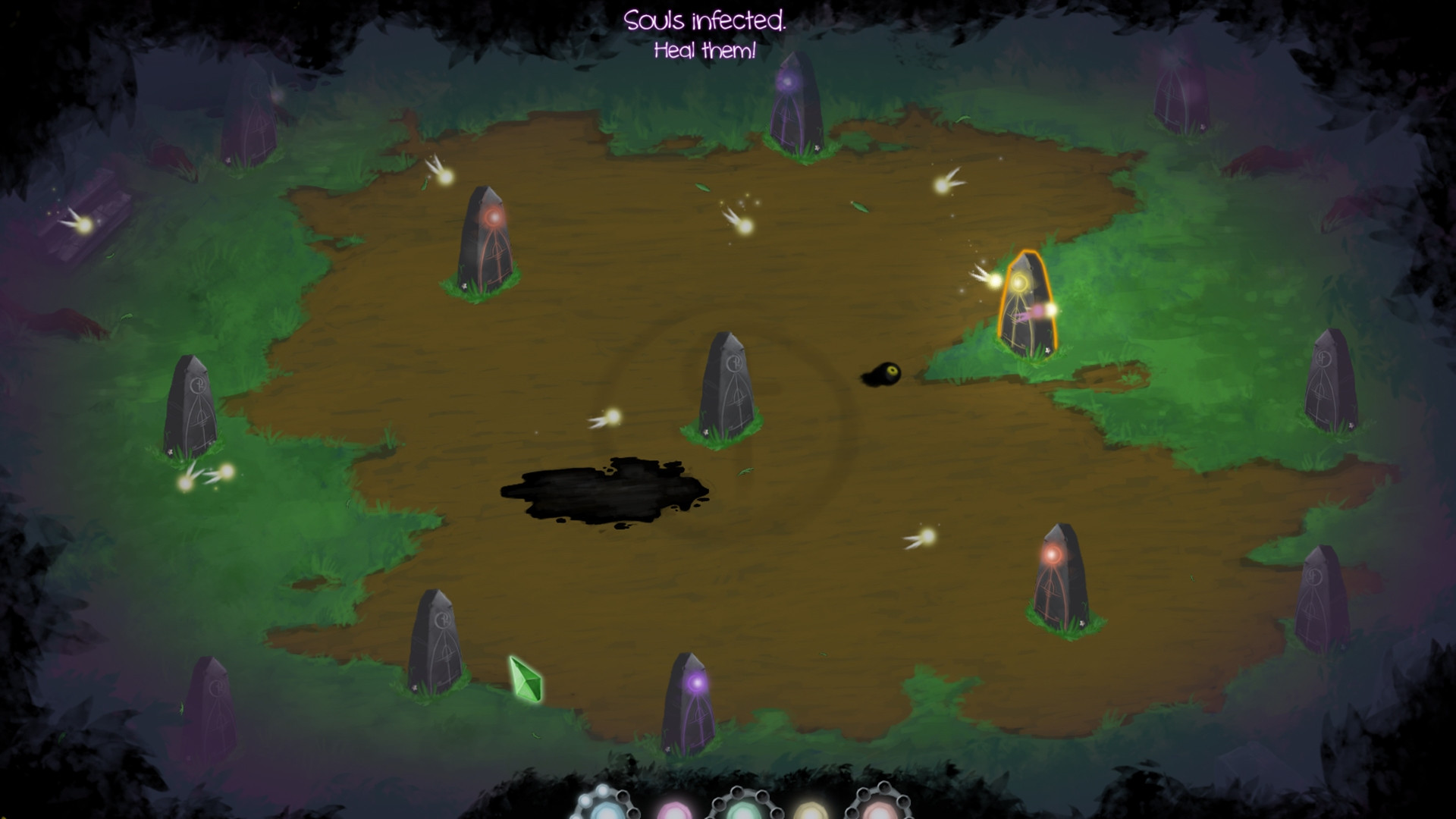The height and width of the screenshot is (819, 1456).
Task: Select the pink orb ability
Action: point(673,811)
